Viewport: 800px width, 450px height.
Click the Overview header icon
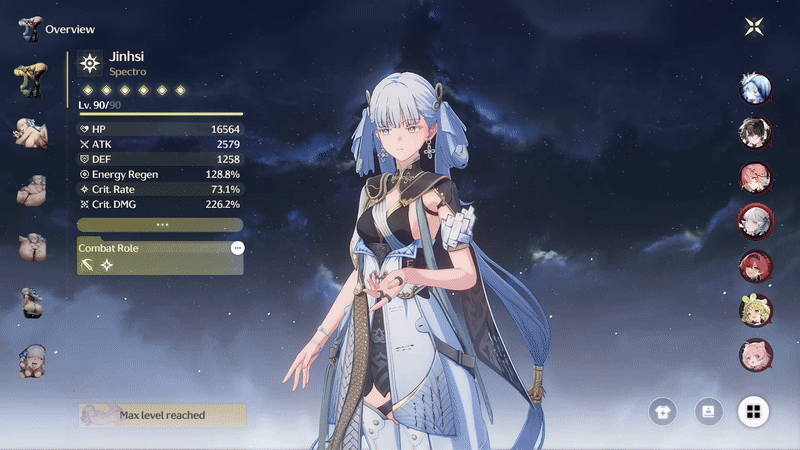[29, 28]
